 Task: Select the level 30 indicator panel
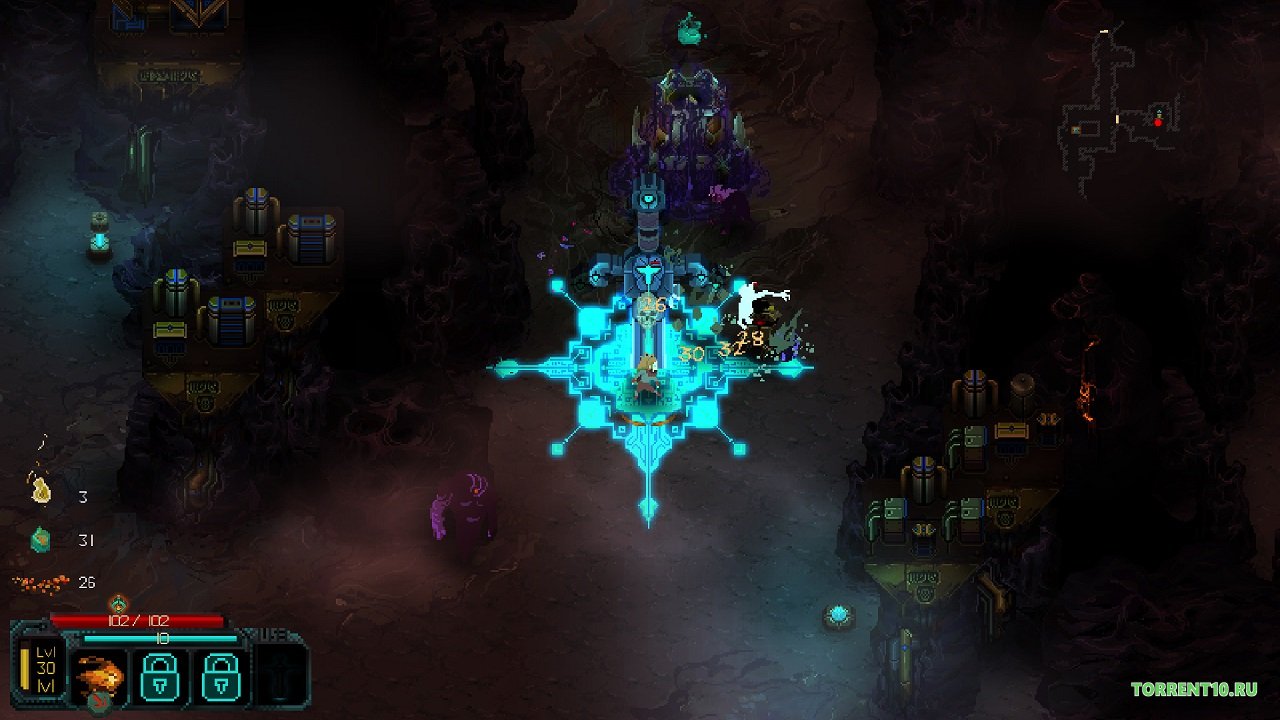(x=44, y=669)
